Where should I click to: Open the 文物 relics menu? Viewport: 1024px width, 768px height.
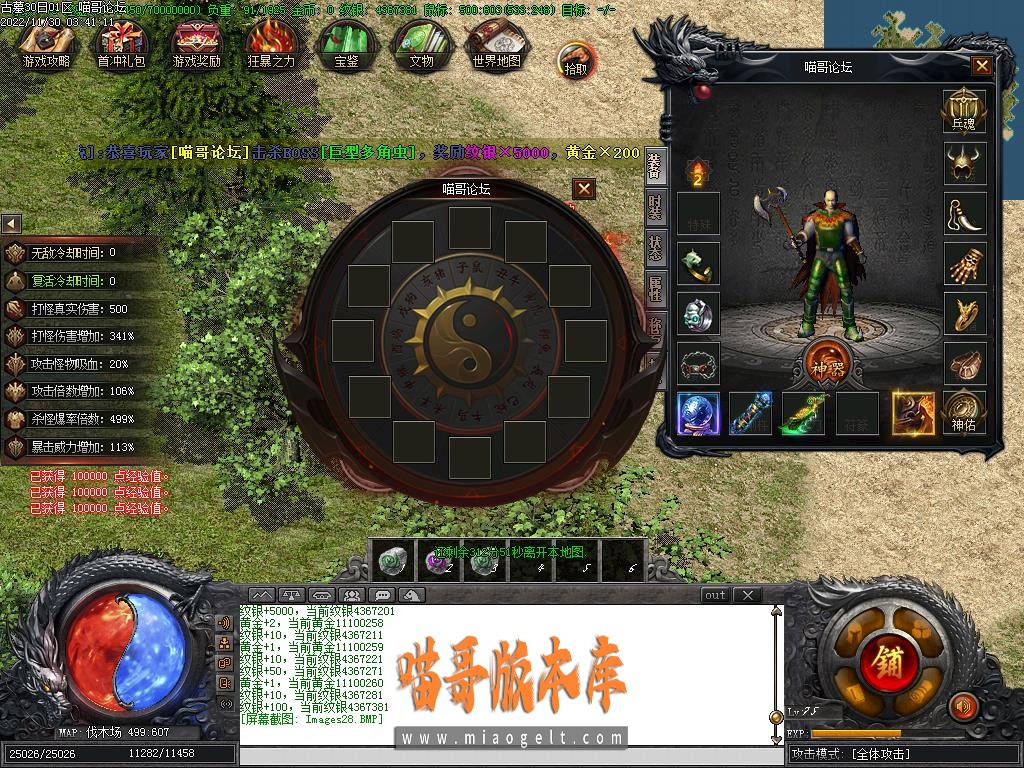[421, 45]
